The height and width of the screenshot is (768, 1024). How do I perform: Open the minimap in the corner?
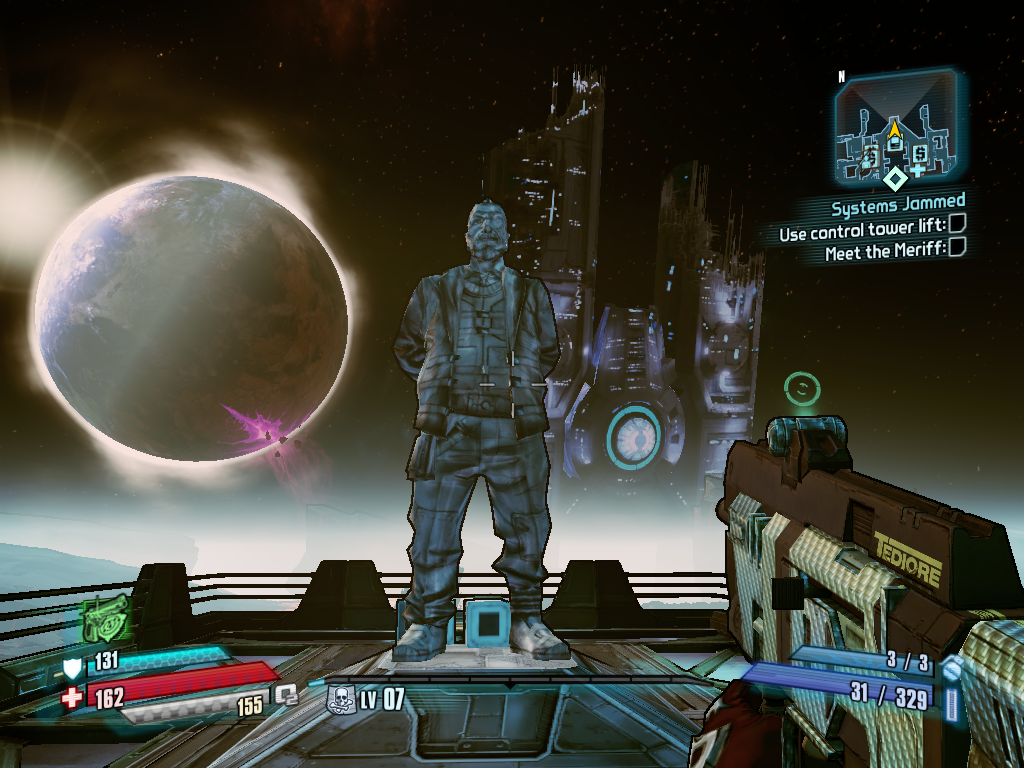pyautogui.click(x=895, y=125)
